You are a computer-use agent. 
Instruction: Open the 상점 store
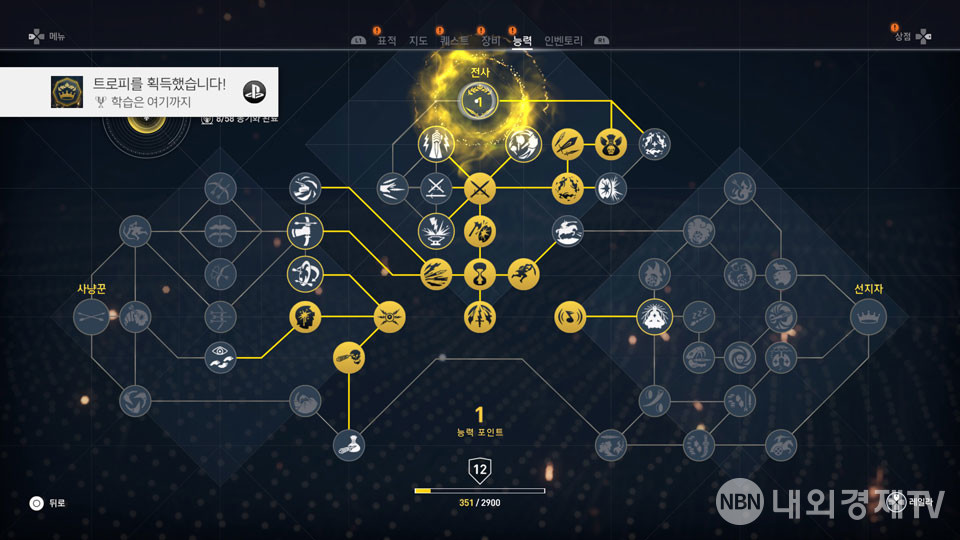903,36
